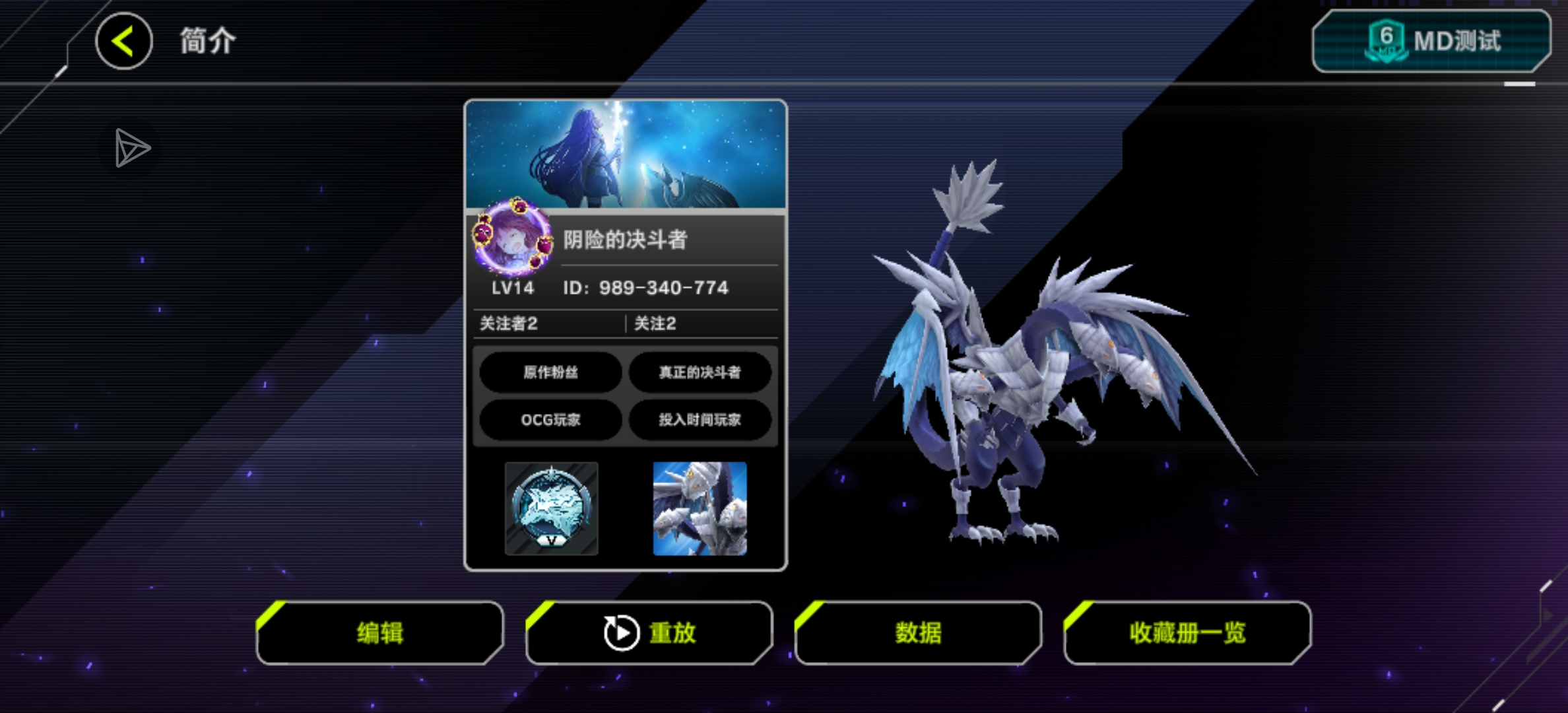Tap the dragon mate portrait icon
The image size is (1568, 713).
[699, 508]
